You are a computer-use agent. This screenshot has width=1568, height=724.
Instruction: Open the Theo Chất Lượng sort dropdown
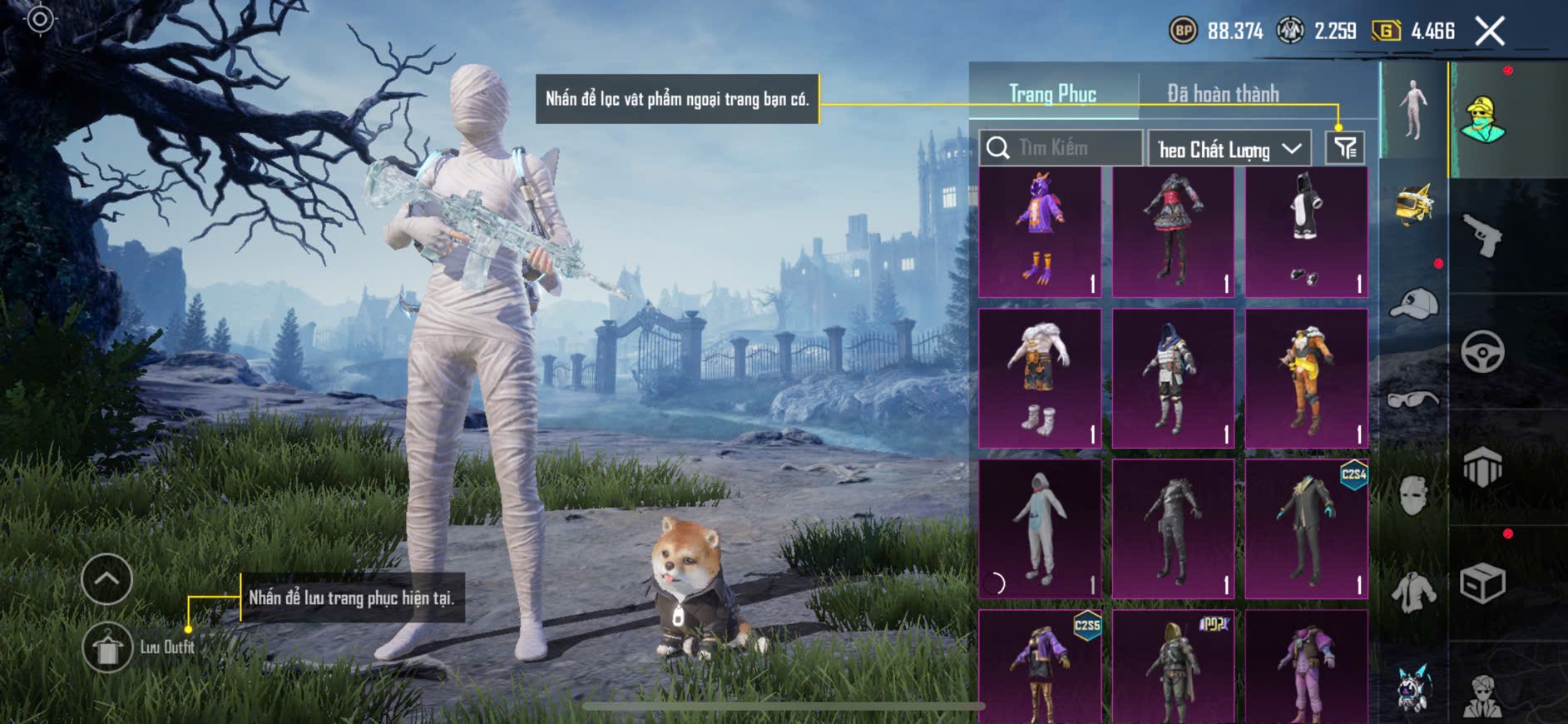1229,149
